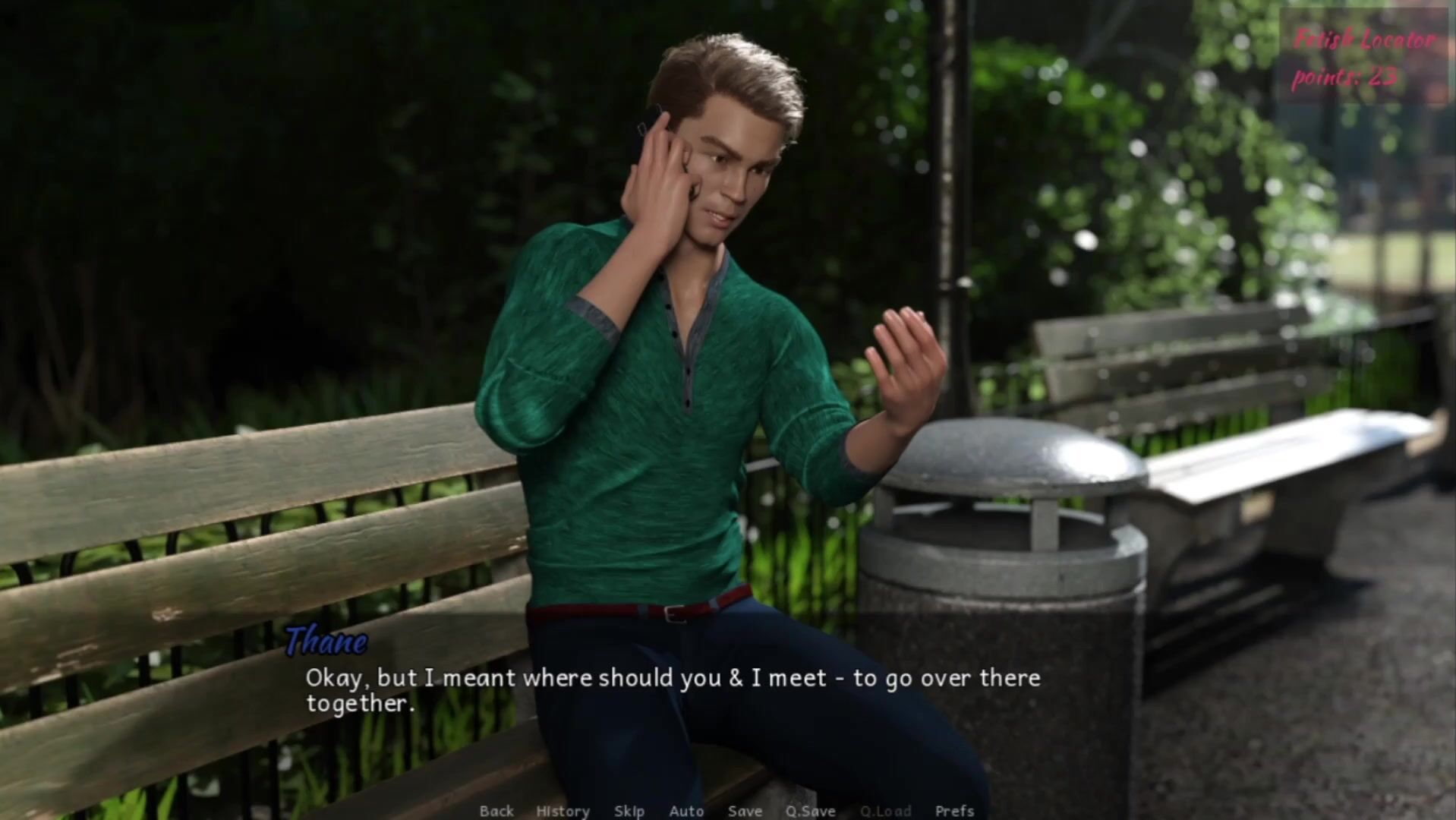Click Q.Save to quick save
Image resolution: width=1456 pixels, height=820 pixels.
coord(810,811)
